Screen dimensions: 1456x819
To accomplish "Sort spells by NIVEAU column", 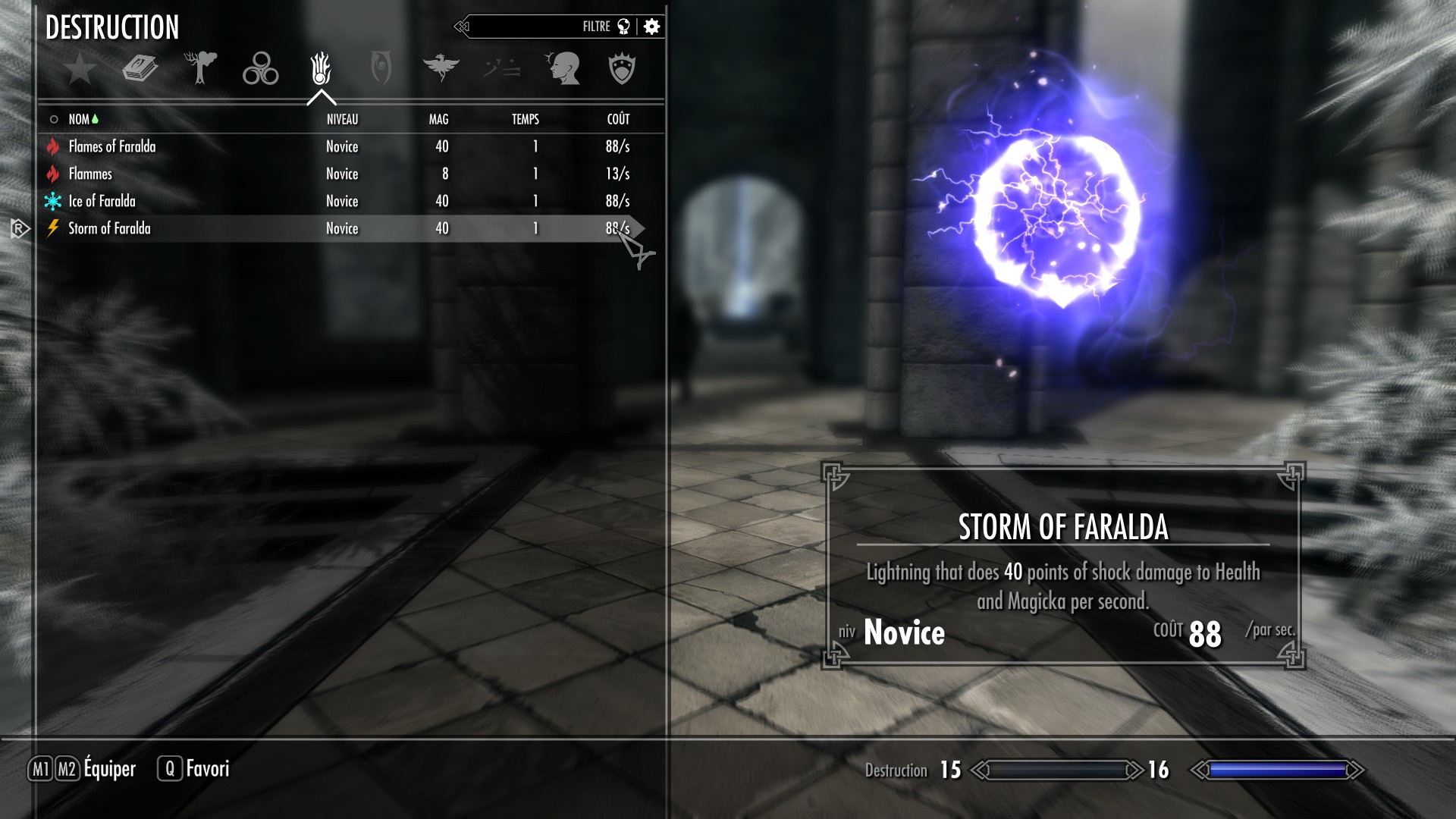I will [342, 119].
